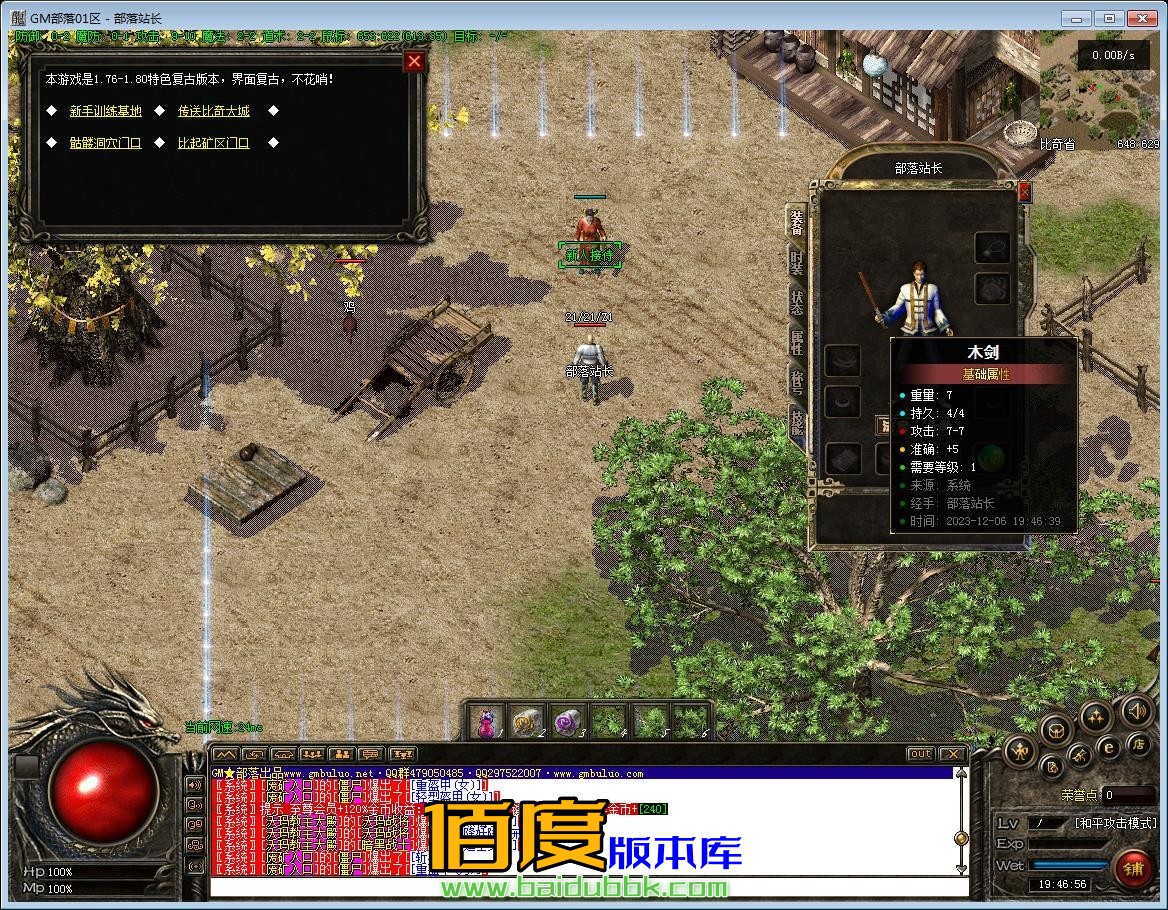1168x910 pixels.
Task: Go to 骷髅洞穴门口
Action: [105, 143]
